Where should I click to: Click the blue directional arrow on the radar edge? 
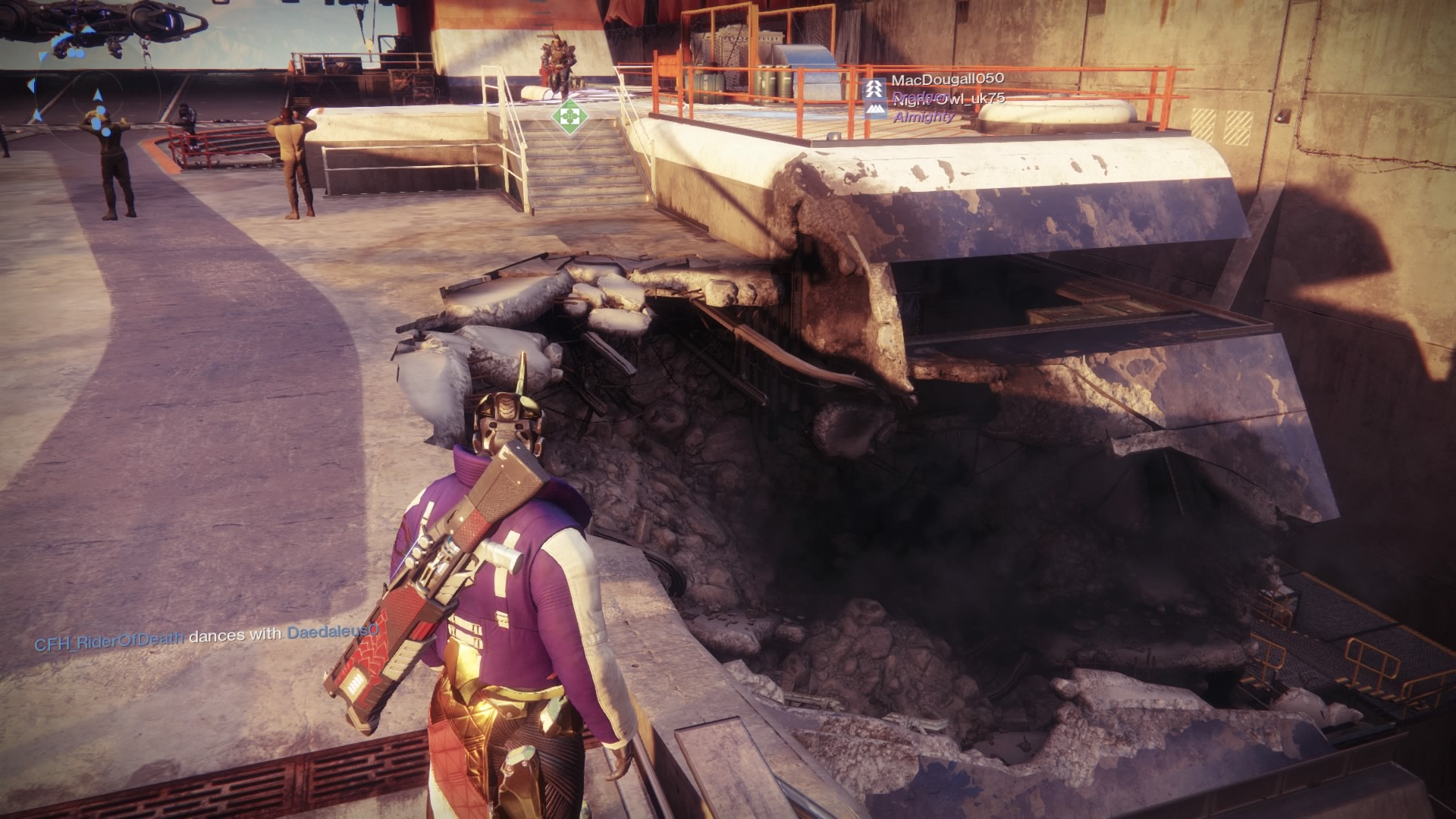(32, 84)
